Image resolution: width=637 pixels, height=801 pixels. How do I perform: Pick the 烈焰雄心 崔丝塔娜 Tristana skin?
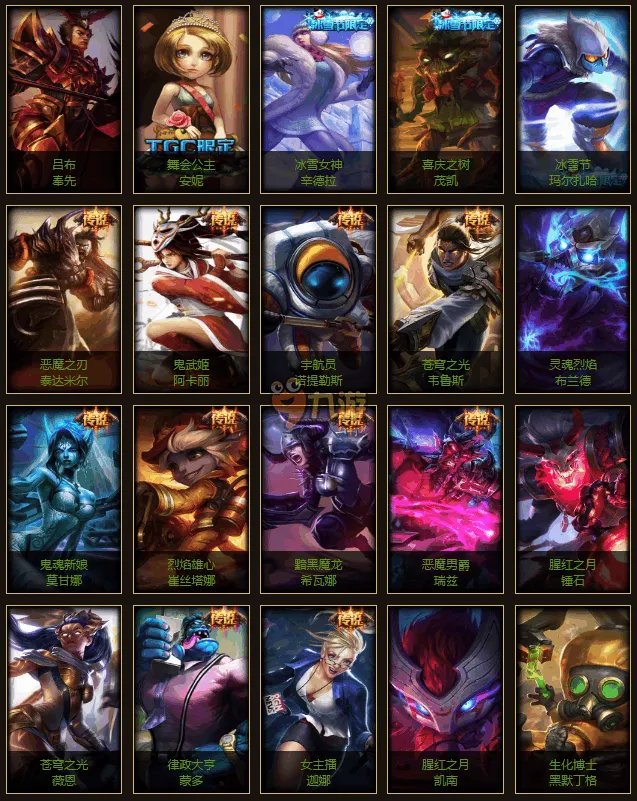[x=191, y=498]
